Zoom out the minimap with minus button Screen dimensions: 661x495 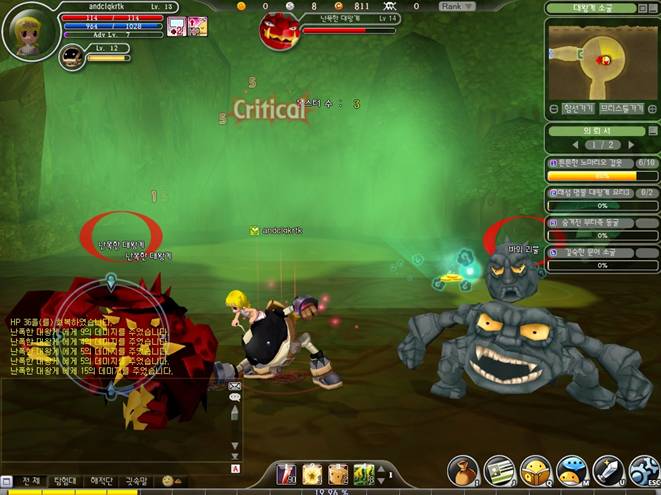(553, 108)
